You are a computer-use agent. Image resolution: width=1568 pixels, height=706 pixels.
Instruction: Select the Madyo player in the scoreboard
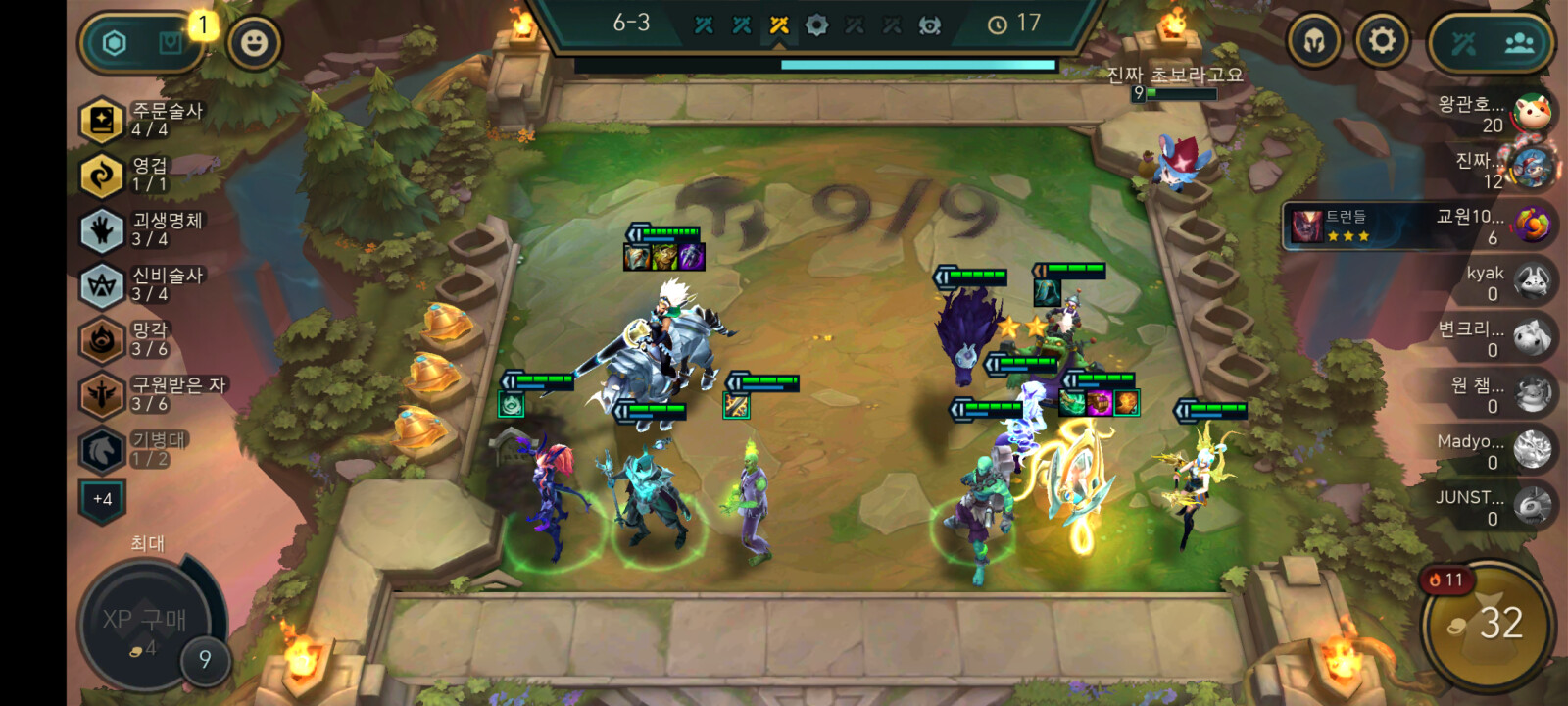(x=1494, y=451)
